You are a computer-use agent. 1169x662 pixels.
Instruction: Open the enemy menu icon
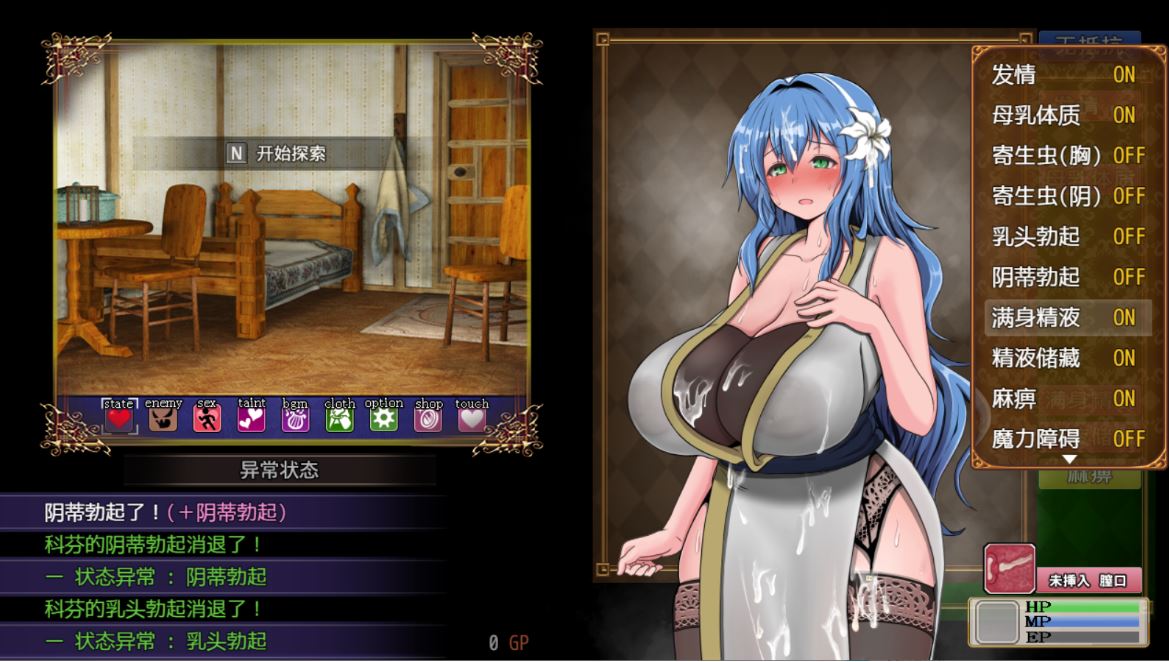pyautogui.click(x=163, y=419)
